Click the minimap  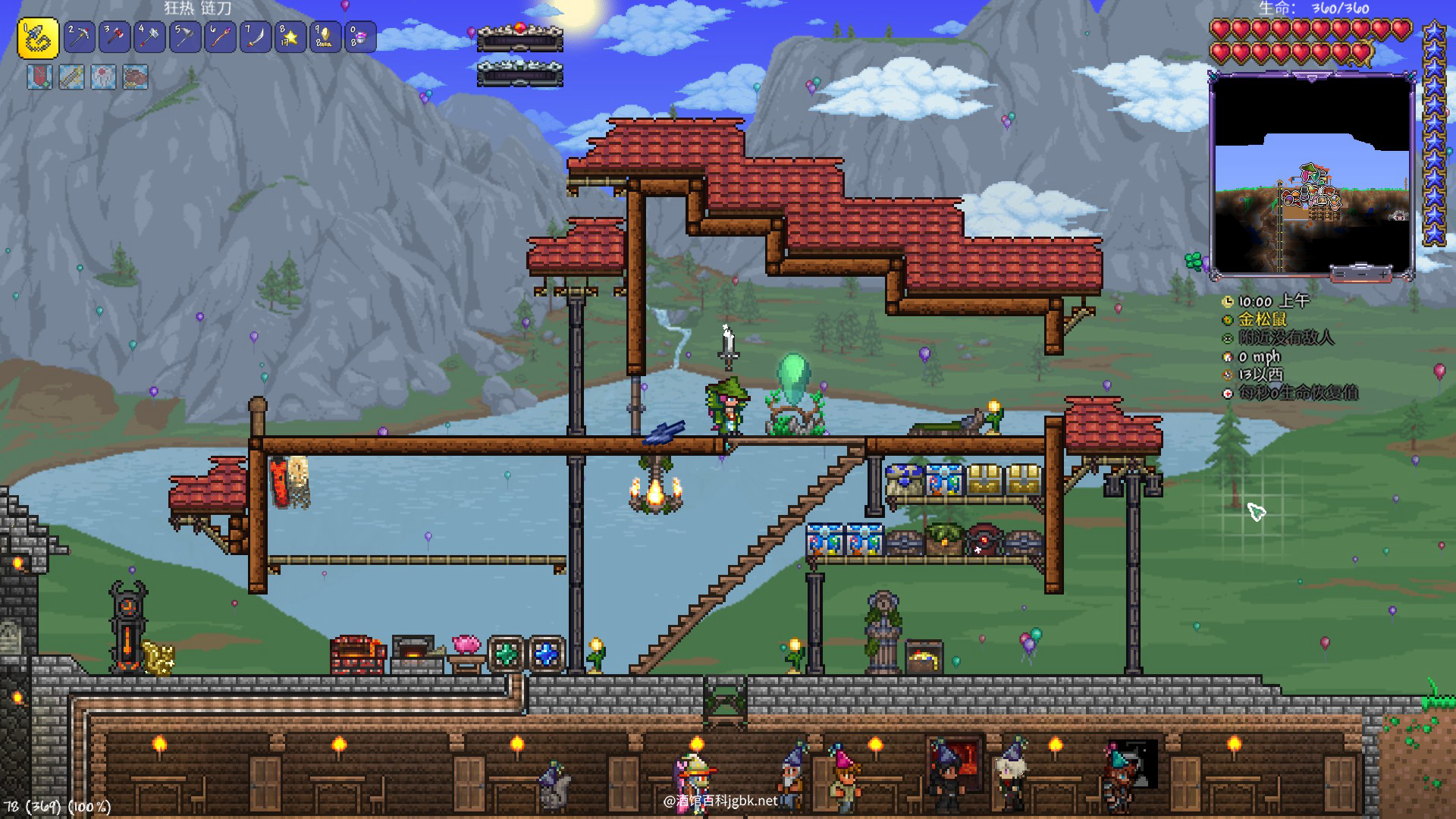click(x=1311, y=174)
